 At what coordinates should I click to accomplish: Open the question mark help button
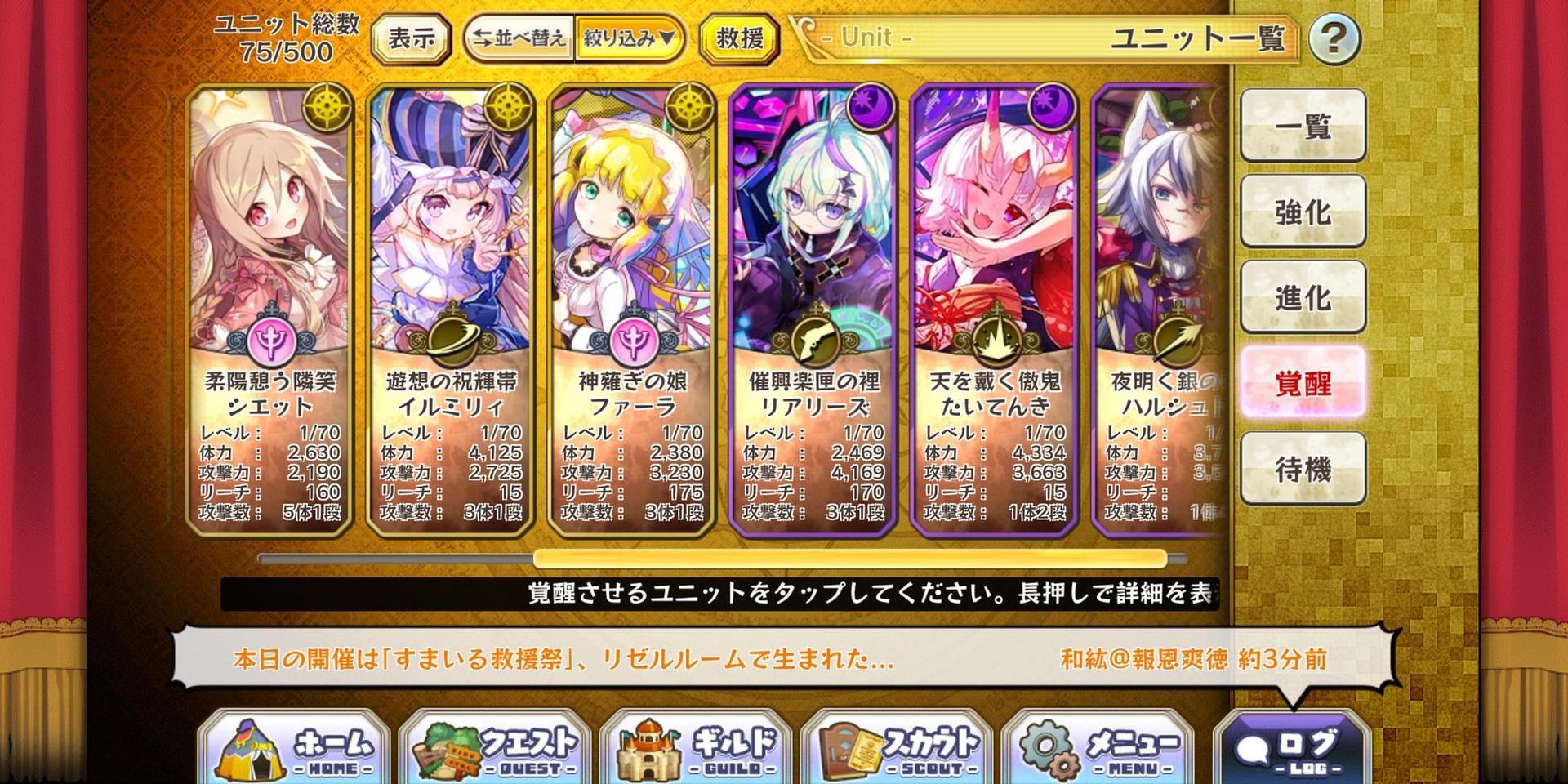[x=1334, y=38]
